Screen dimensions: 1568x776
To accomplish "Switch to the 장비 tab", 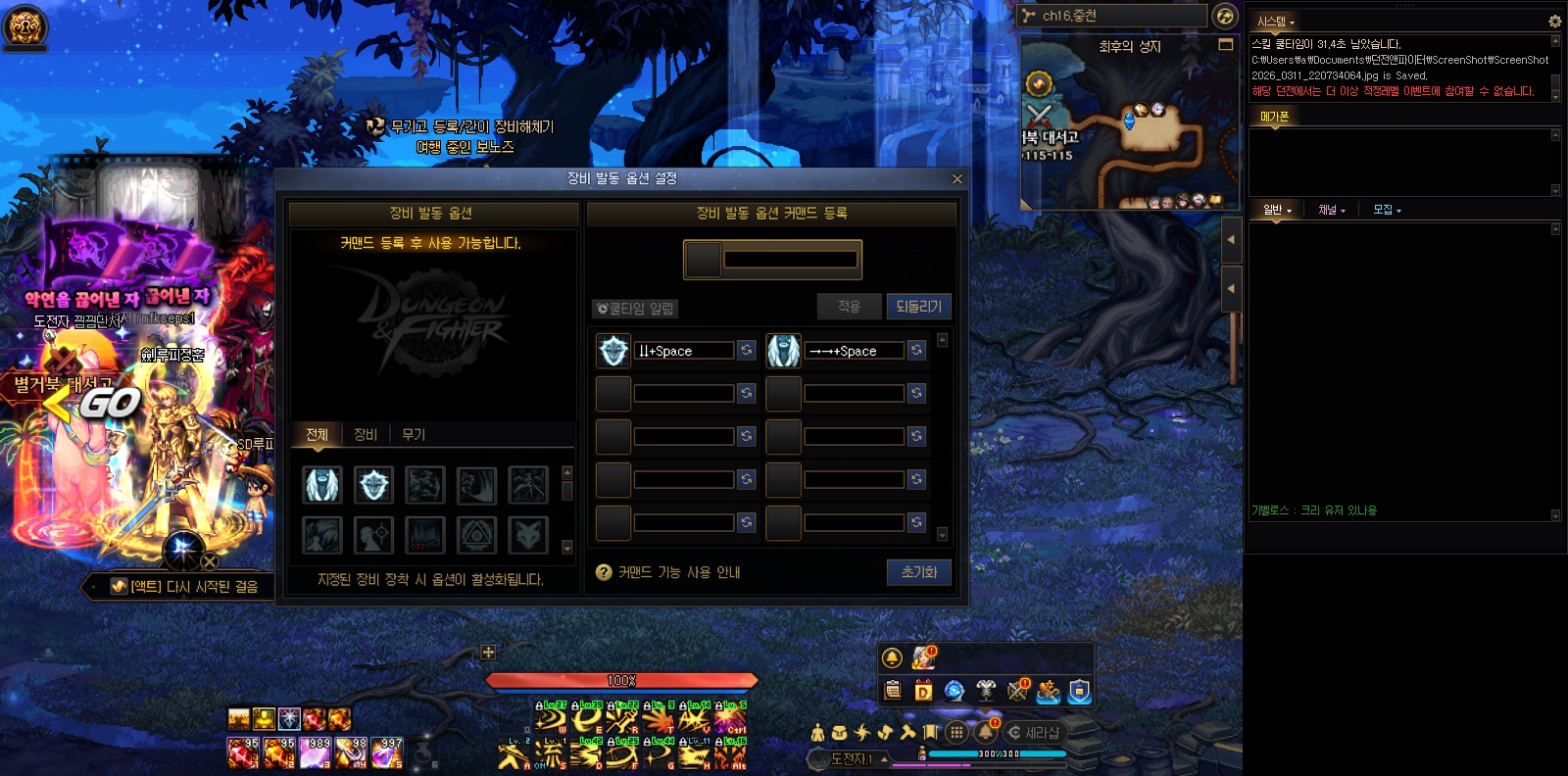I will (366, 435).
